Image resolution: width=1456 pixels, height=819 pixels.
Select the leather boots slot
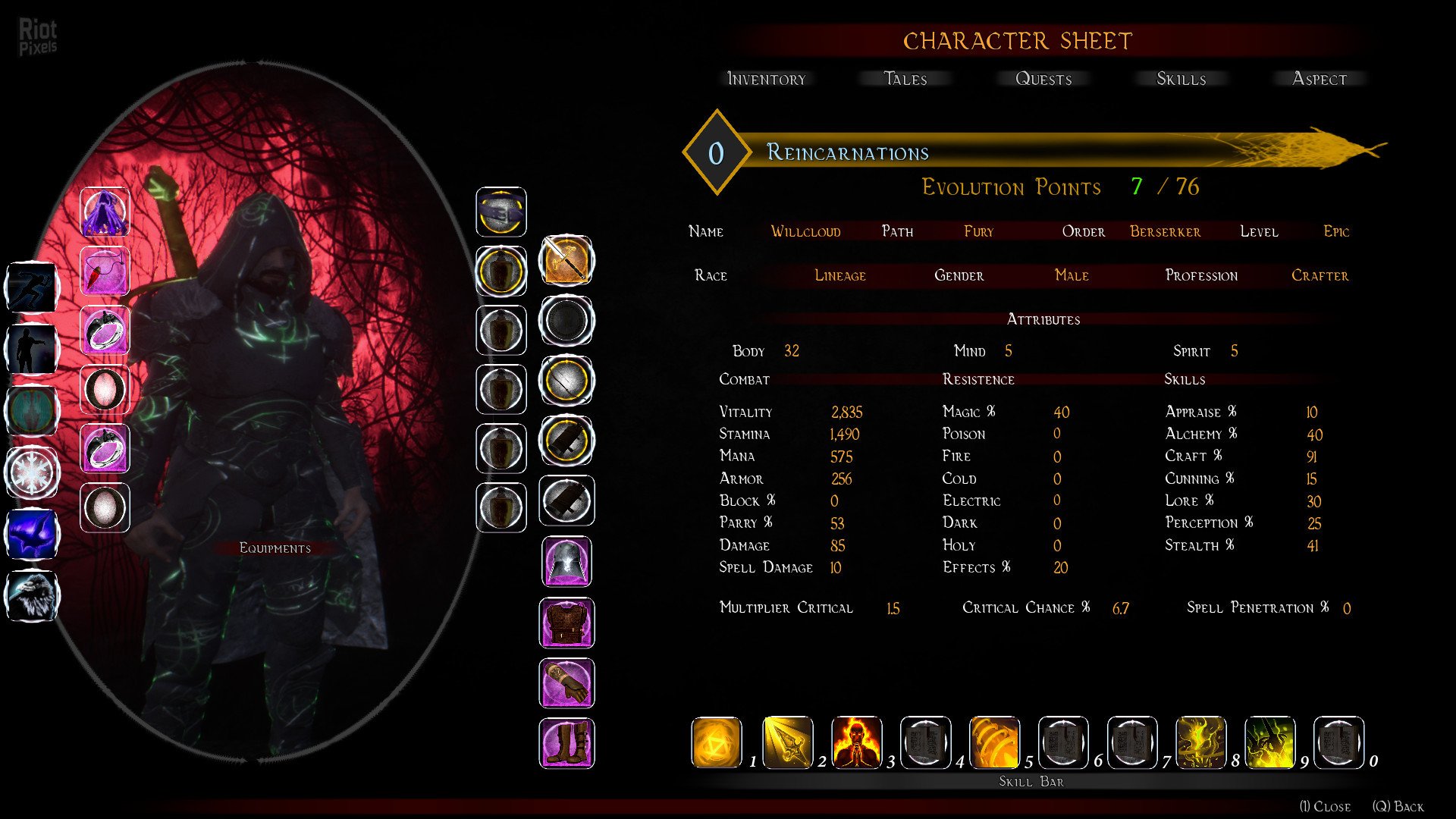tap(566, 743)
